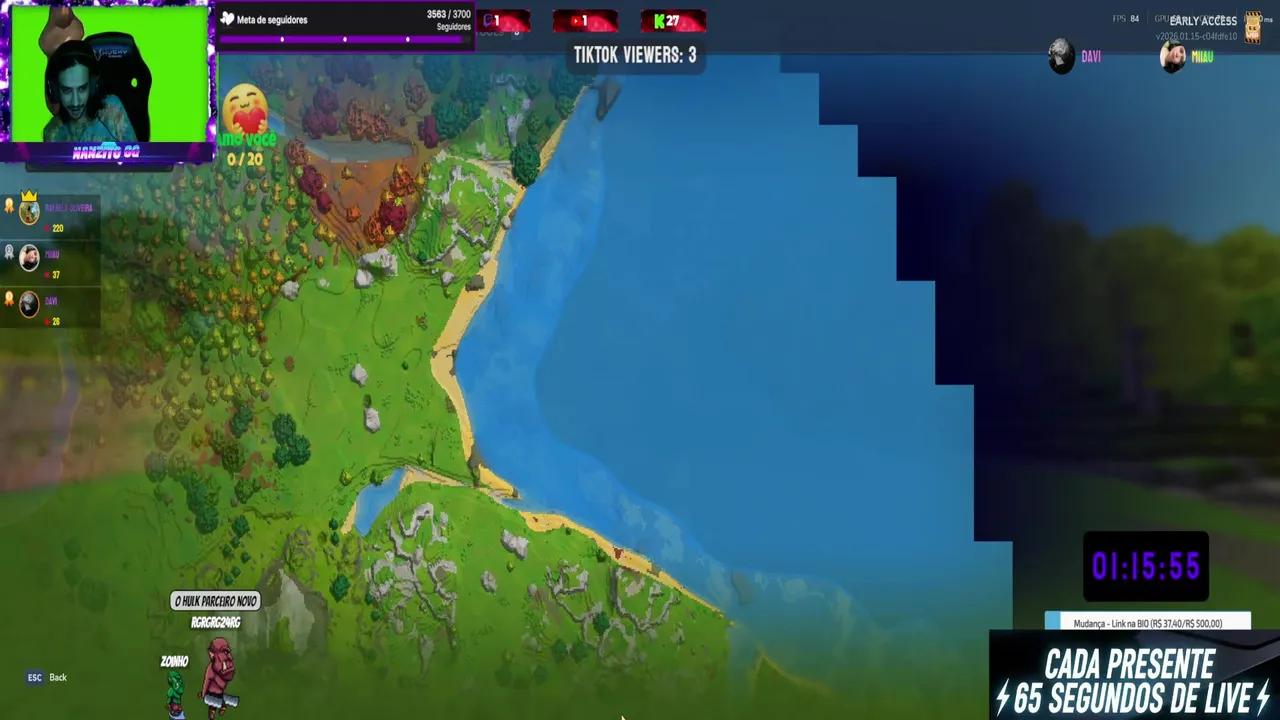The width and height of the screenshot is (1280, 720).
Task: Click the Kick counter showing 27
Action: coord(670,19)
